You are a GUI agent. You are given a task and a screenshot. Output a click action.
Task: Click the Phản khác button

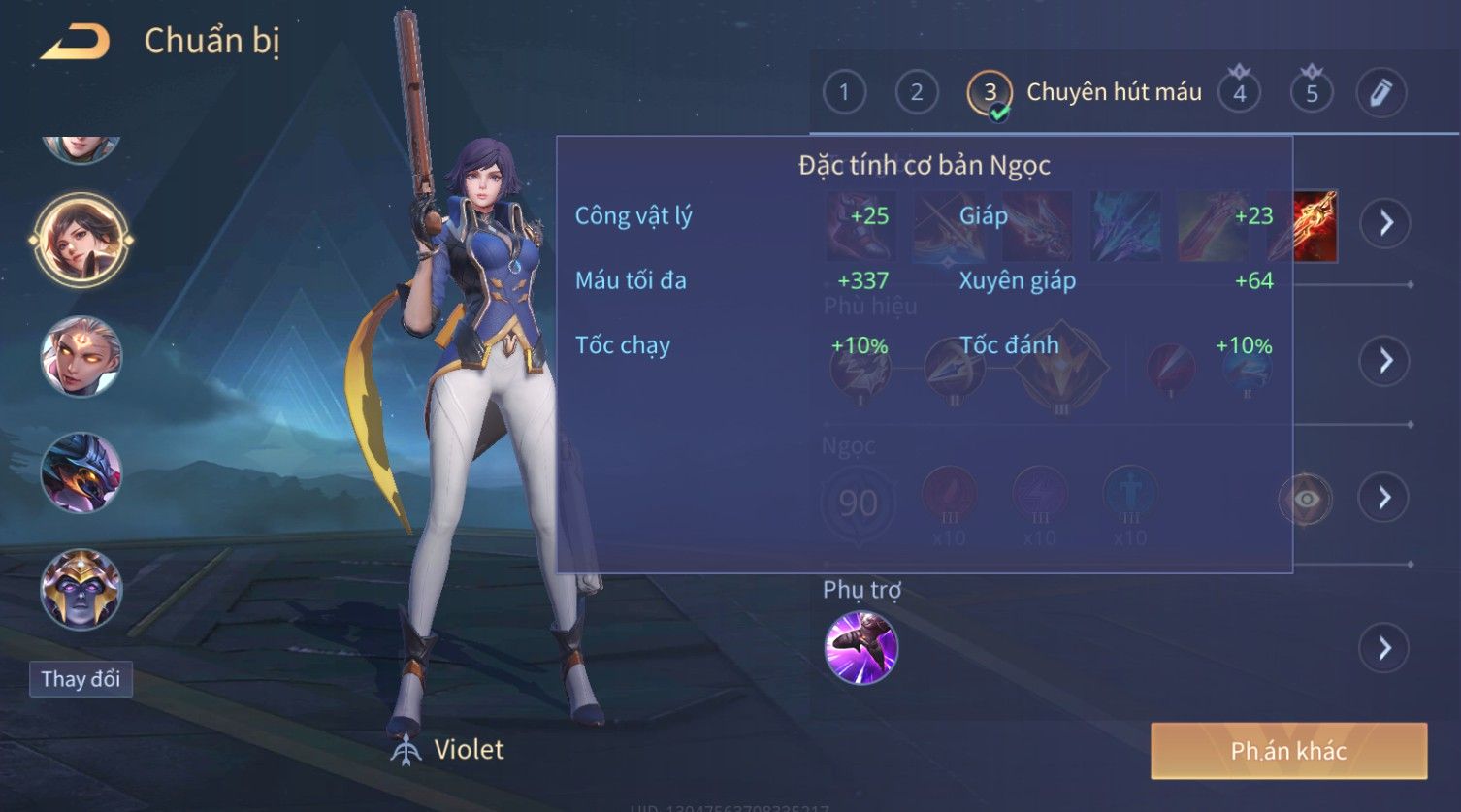1288,751
